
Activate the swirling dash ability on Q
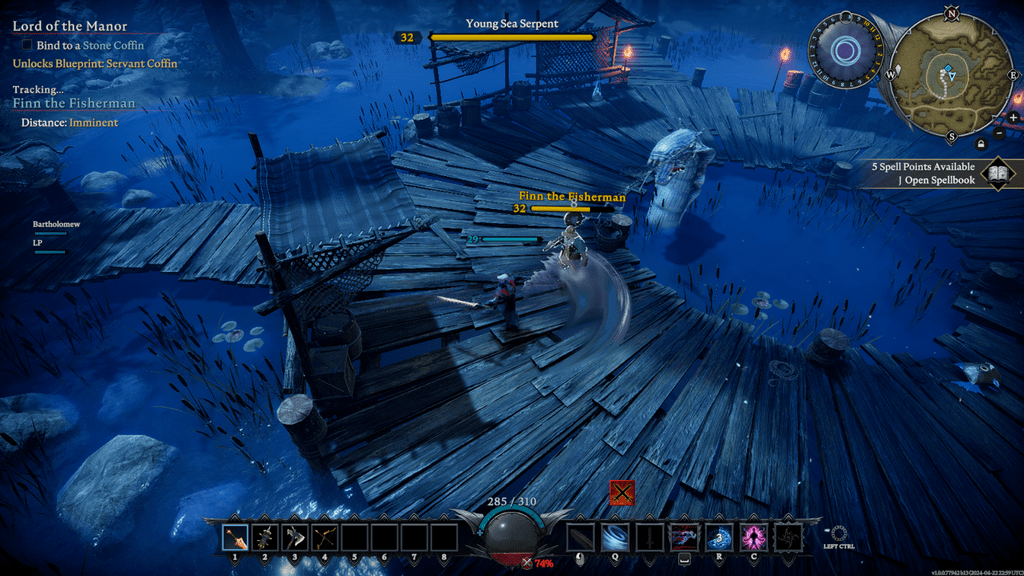616,538
